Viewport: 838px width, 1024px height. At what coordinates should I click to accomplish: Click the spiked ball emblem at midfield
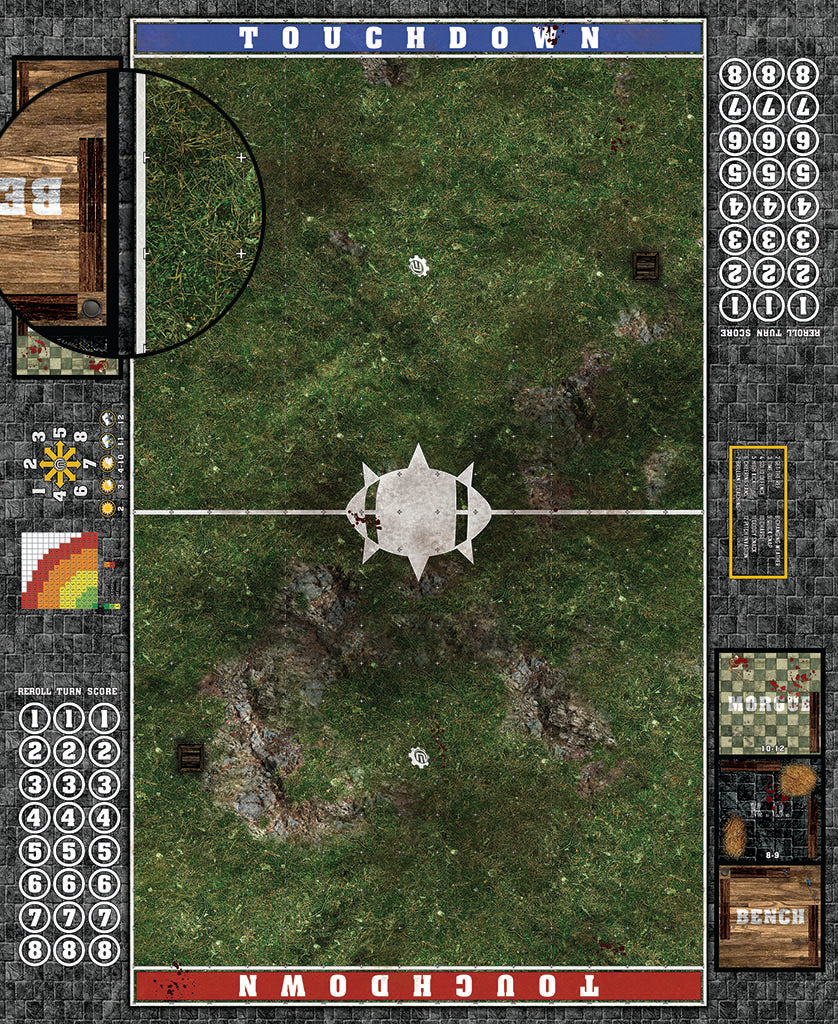point(418,512)
